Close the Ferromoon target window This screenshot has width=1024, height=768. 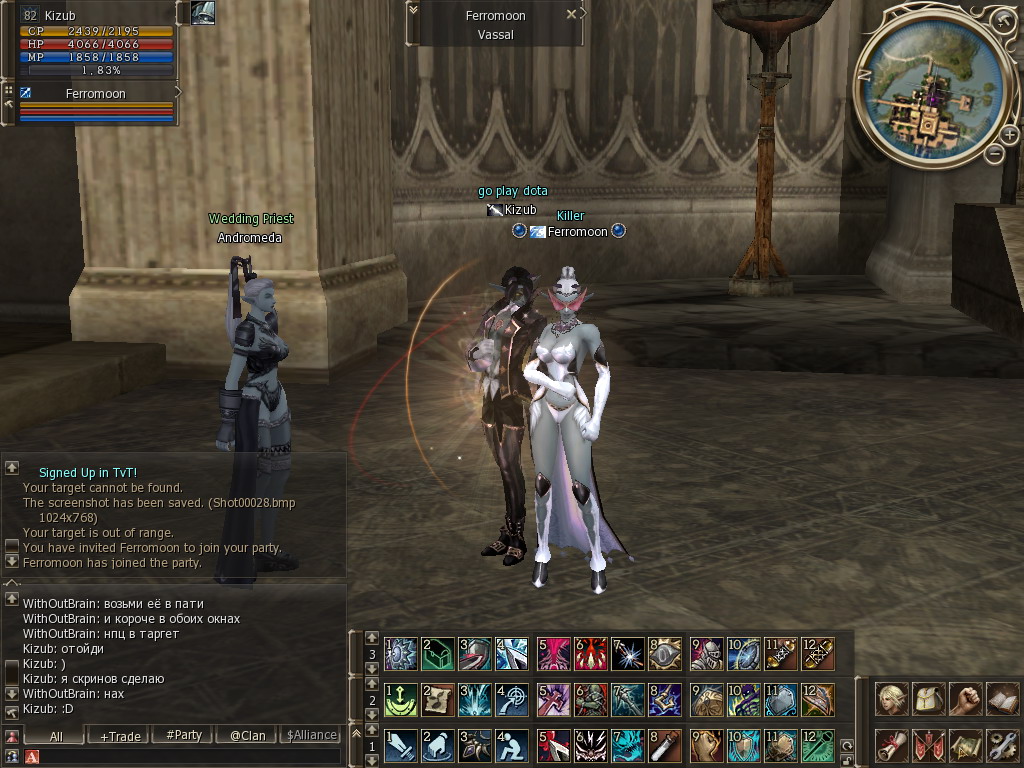coord(571,15)
